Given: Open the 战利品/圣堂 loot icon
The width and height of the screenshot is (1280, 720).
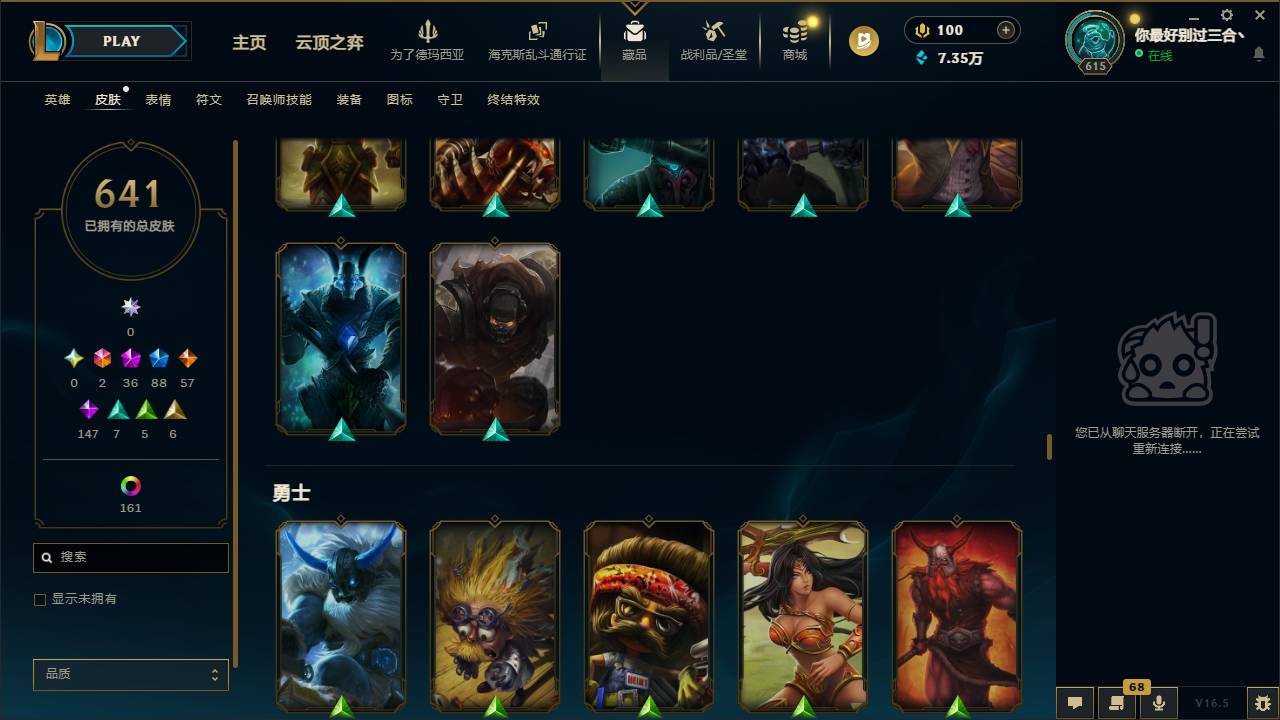Looking at the screenshot, I should tap(713, 40).
